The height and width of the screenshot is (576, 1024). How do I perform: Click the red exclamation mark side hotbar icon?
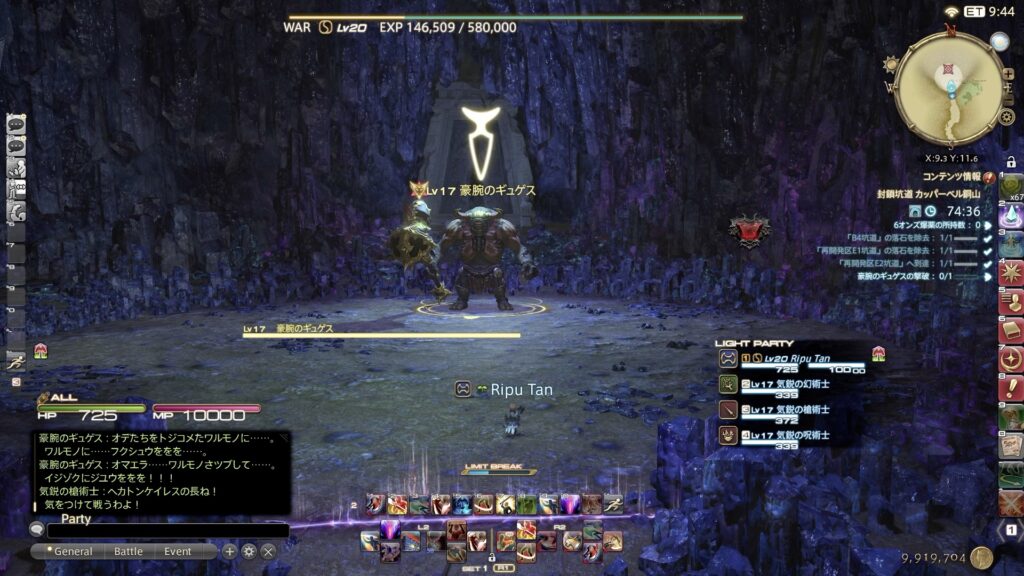point(1011,386)
